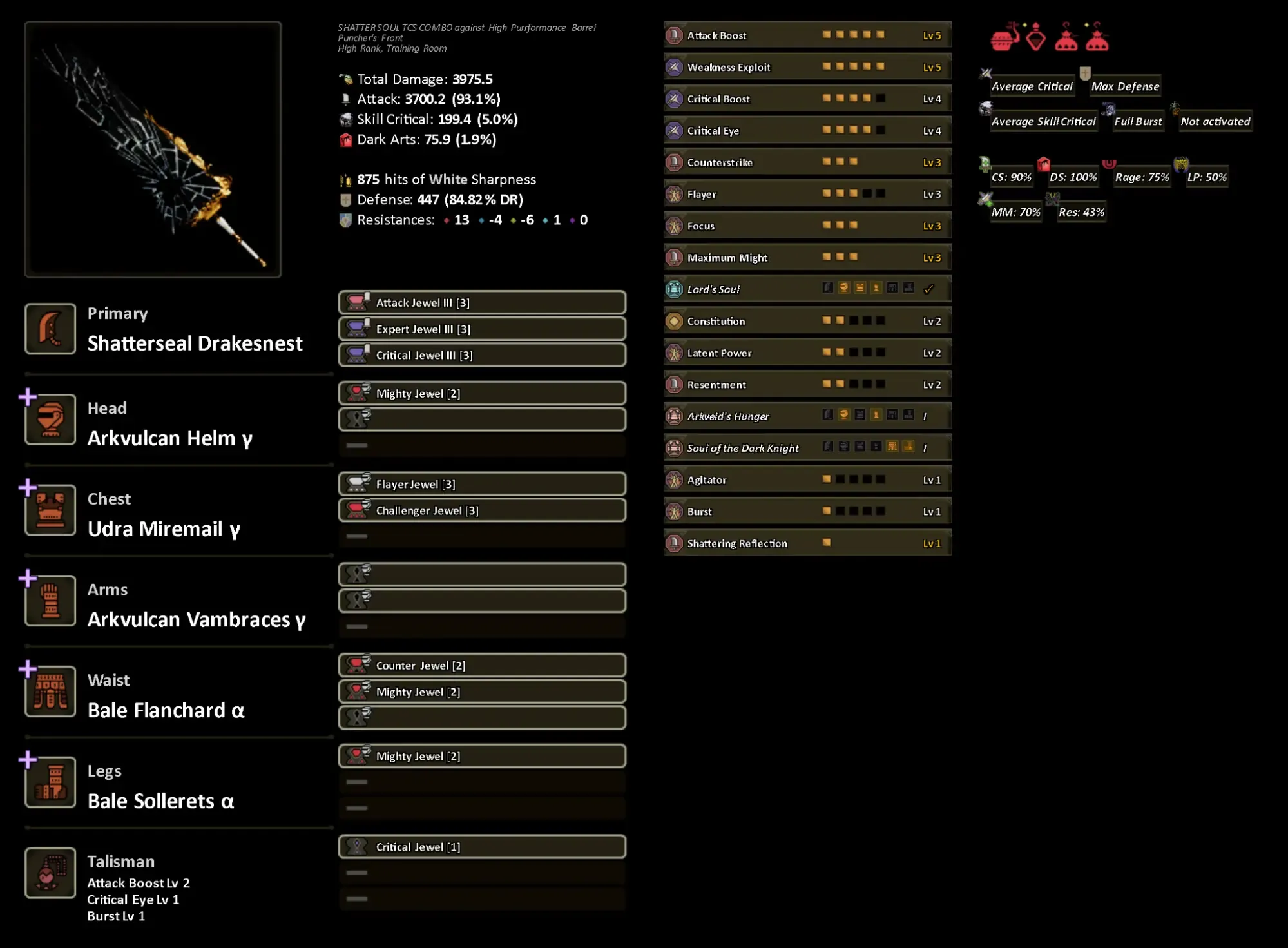
Task: Select the Lord's Soul set bonus
Action: coord(807,289)
